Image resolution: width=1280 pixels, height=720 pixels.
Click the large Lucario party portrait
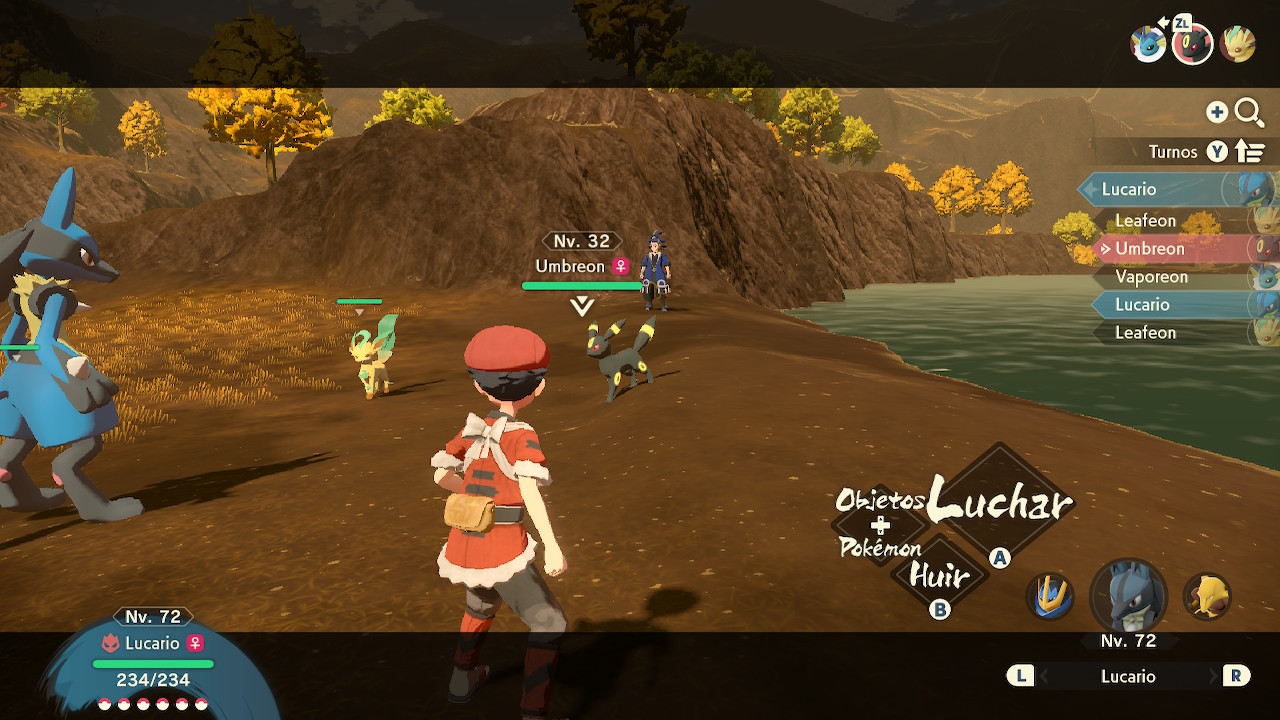(x=1128, y=596)
